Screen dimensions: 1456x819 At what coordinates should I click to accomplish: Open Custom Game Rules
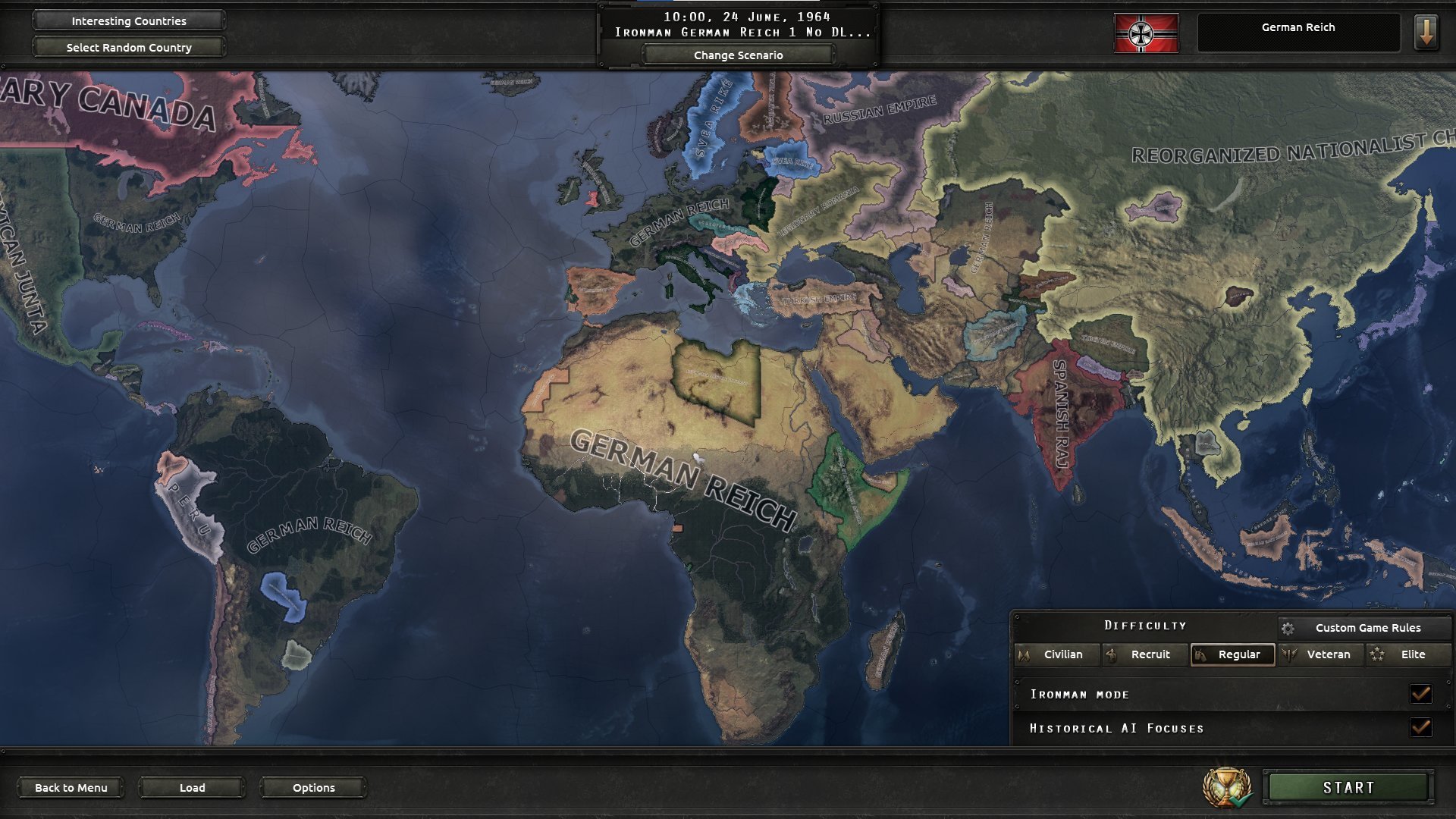pos(1366,628)
